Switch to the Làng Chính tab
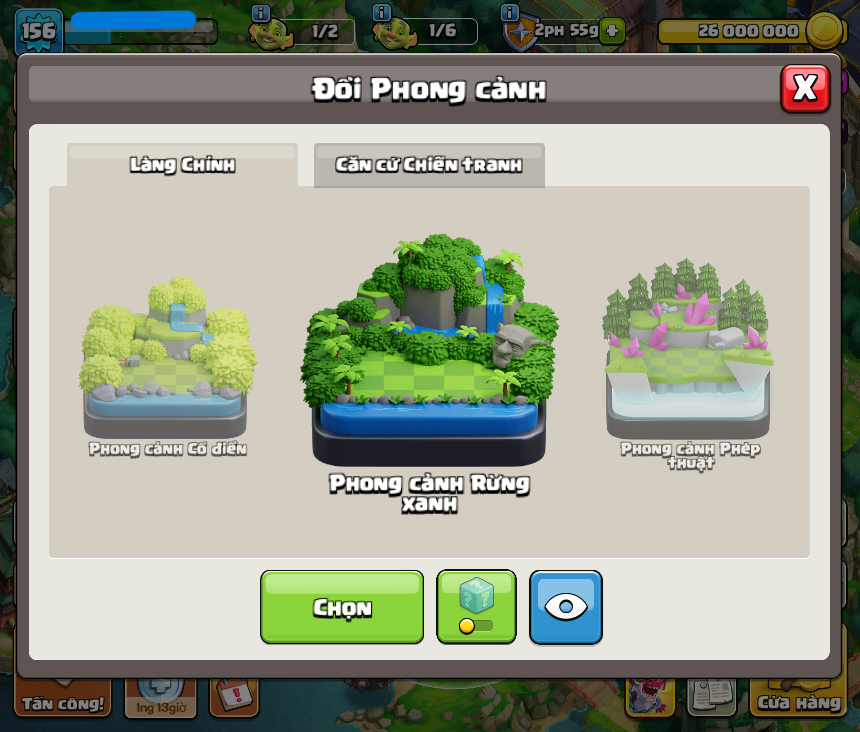Image resolution: width=860 pixels, height=732 pixels. [x=182, y=165]
